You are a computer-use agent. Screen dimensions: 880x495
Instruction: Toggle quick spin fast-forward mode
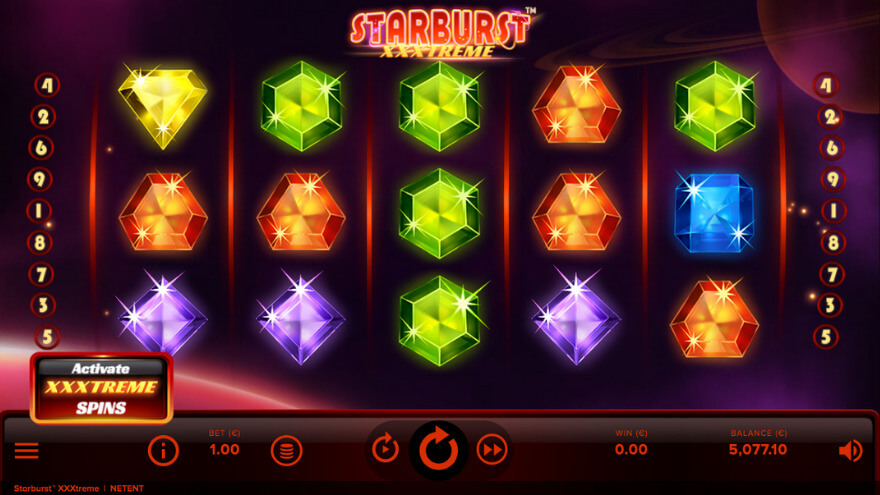pos(491,449)
